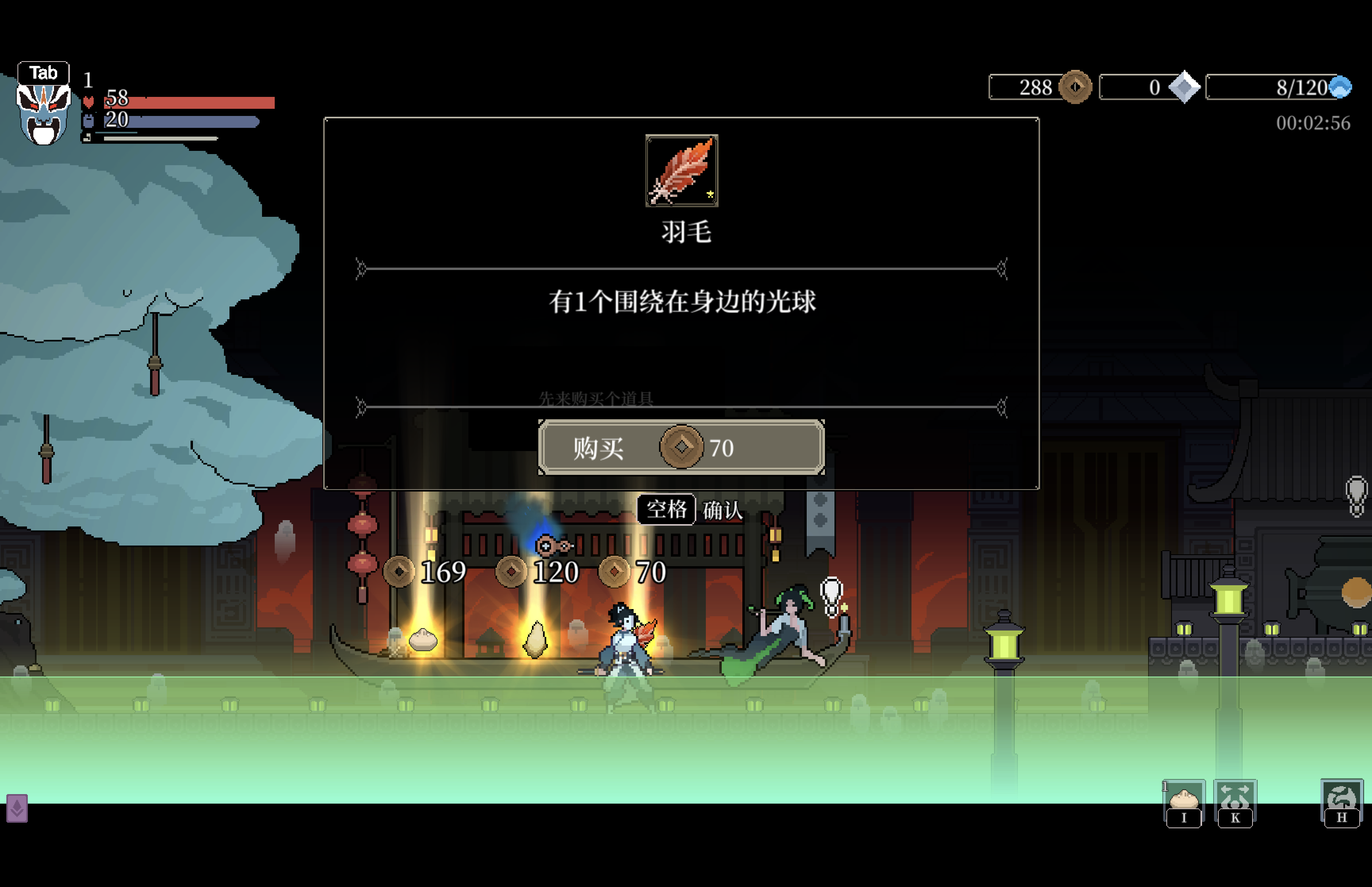Click the purple card icon

click(x=17, y=808)
